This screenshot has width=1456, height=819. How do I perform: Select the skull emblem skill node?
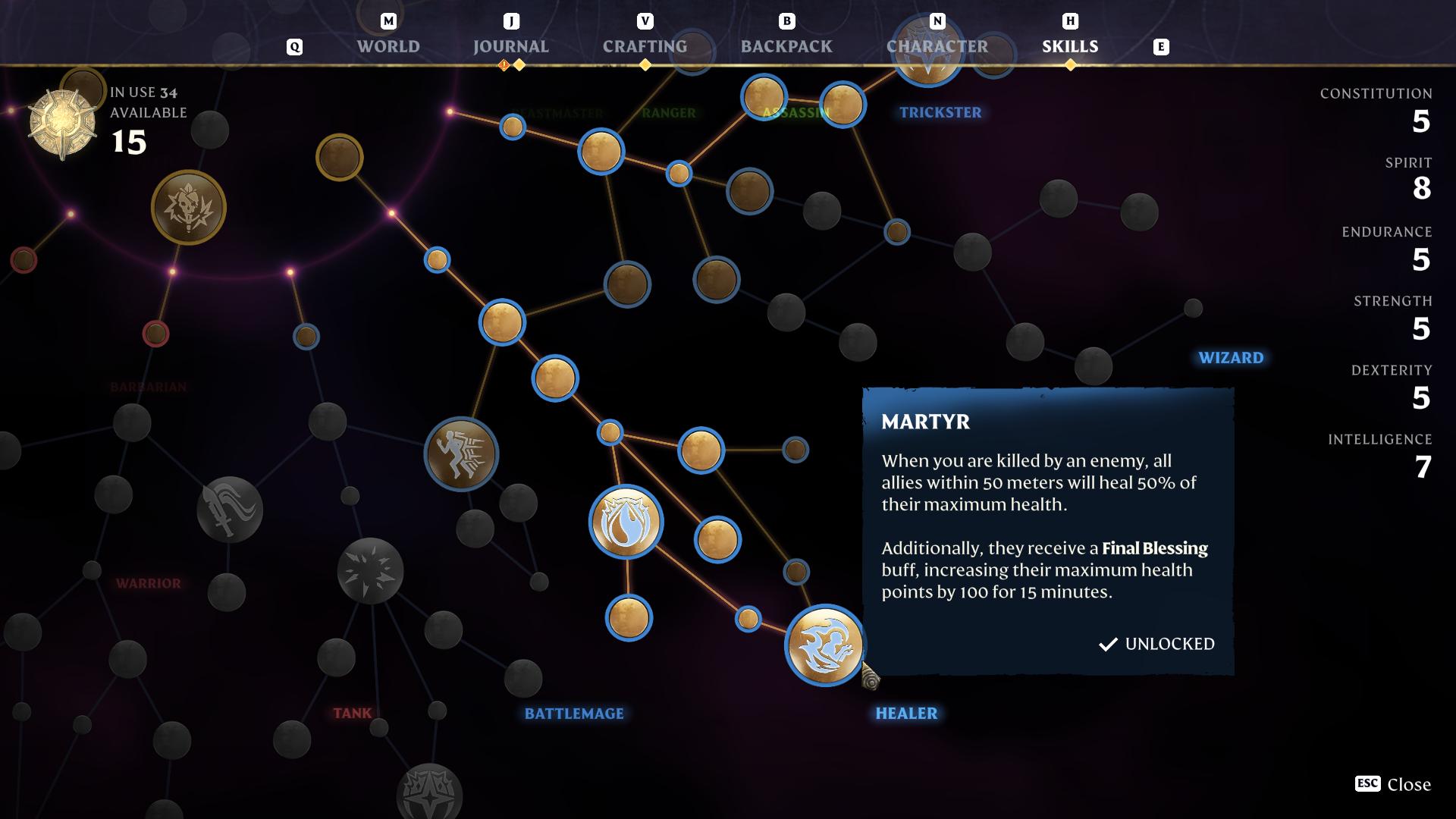[x=189, y=207]
